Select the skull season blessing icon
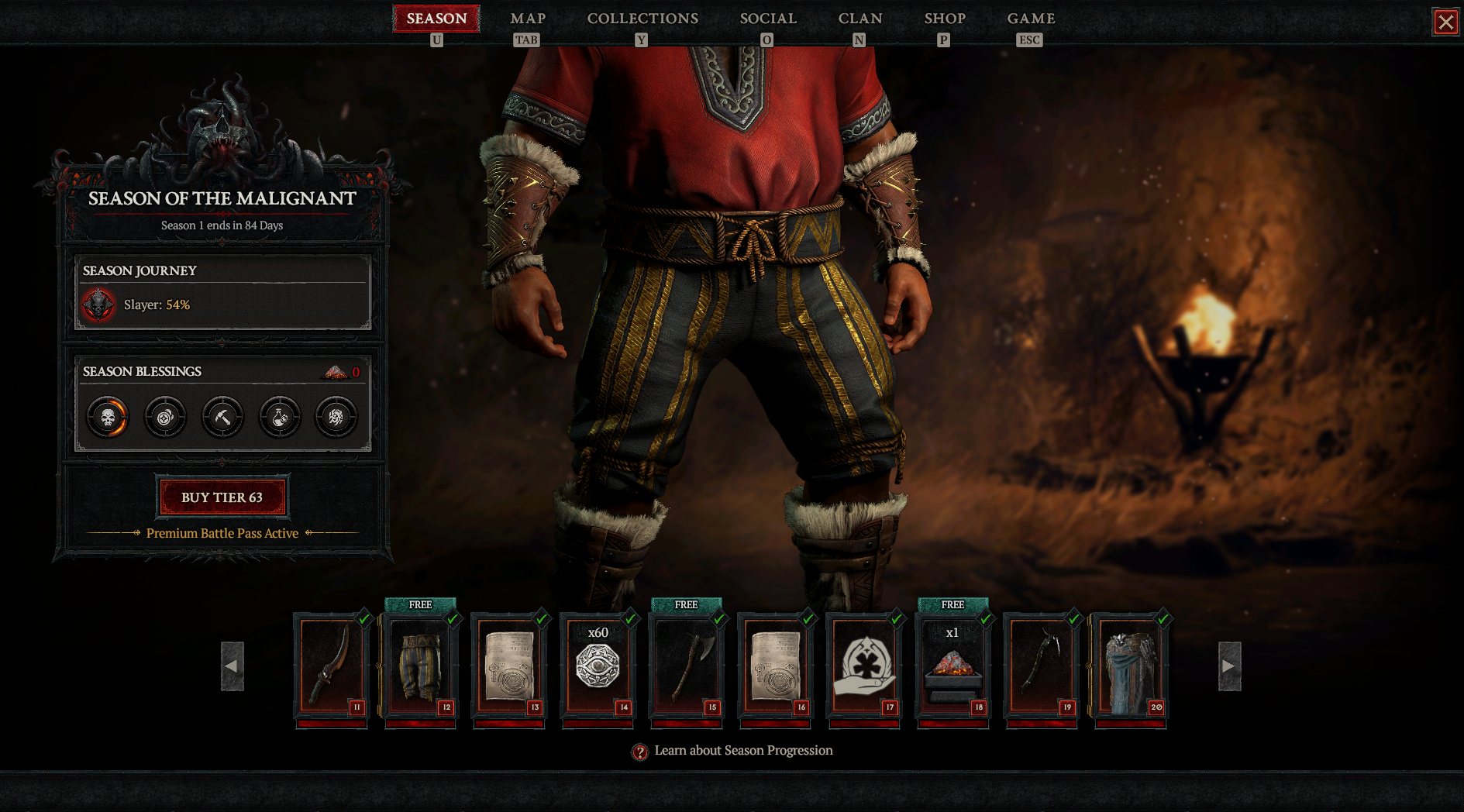The width and height of the screenshot is (1464, 812). (108, 418)
